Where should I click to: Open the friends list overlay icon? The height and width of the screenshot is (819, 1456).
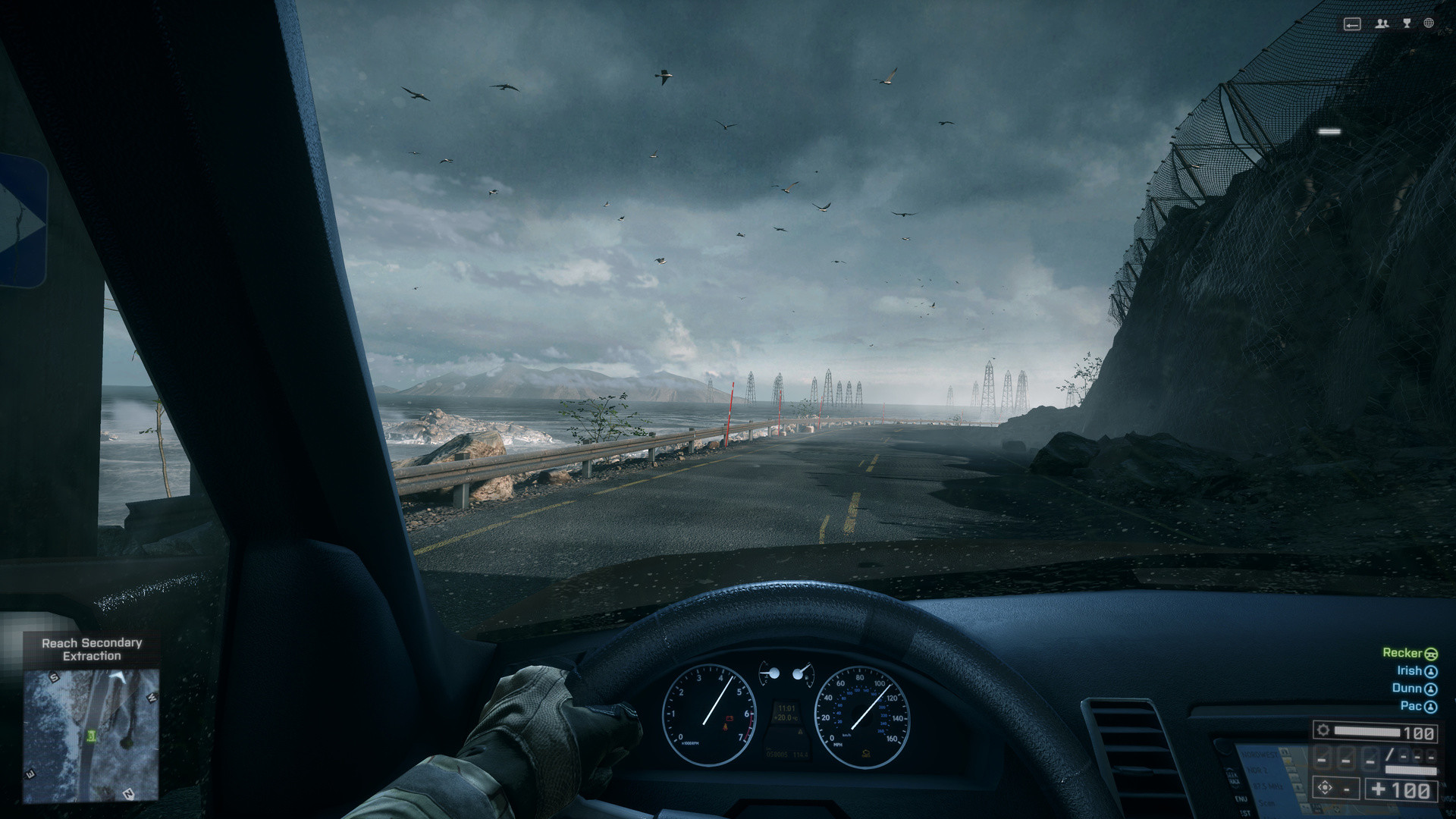(x=1382, y=24)
